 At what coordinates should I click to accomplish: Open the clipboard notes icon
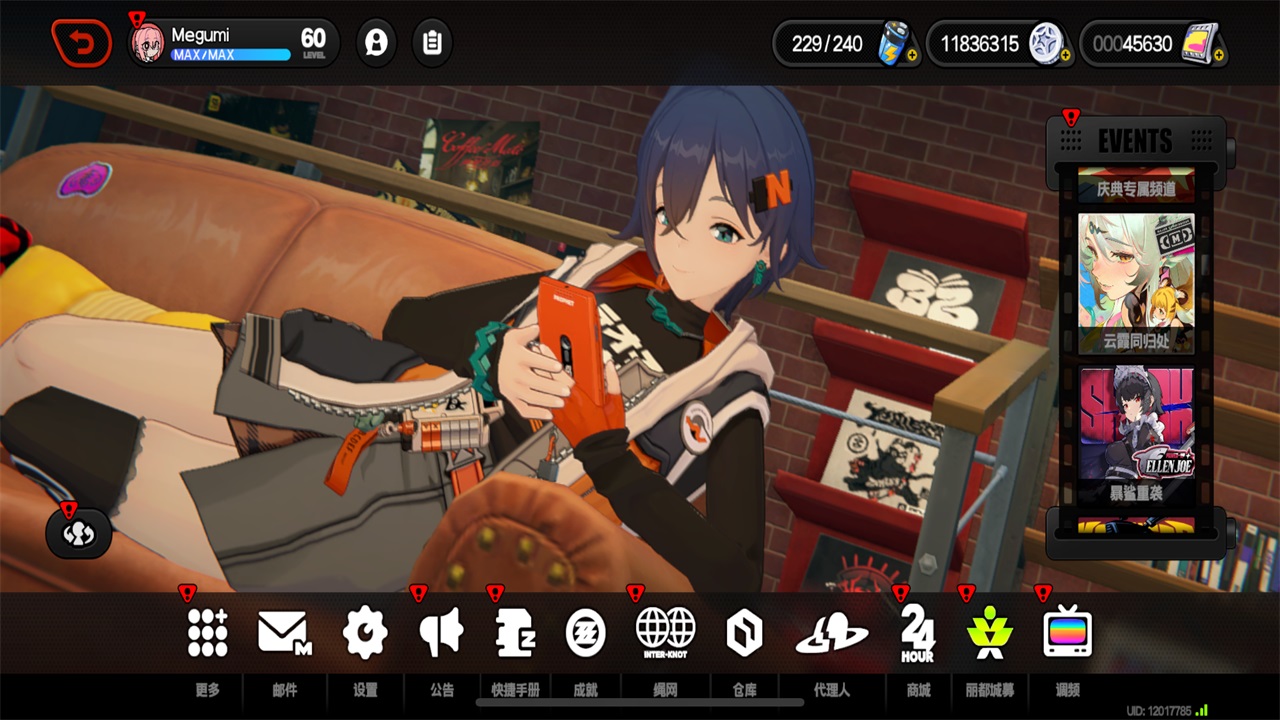point(432,43)
